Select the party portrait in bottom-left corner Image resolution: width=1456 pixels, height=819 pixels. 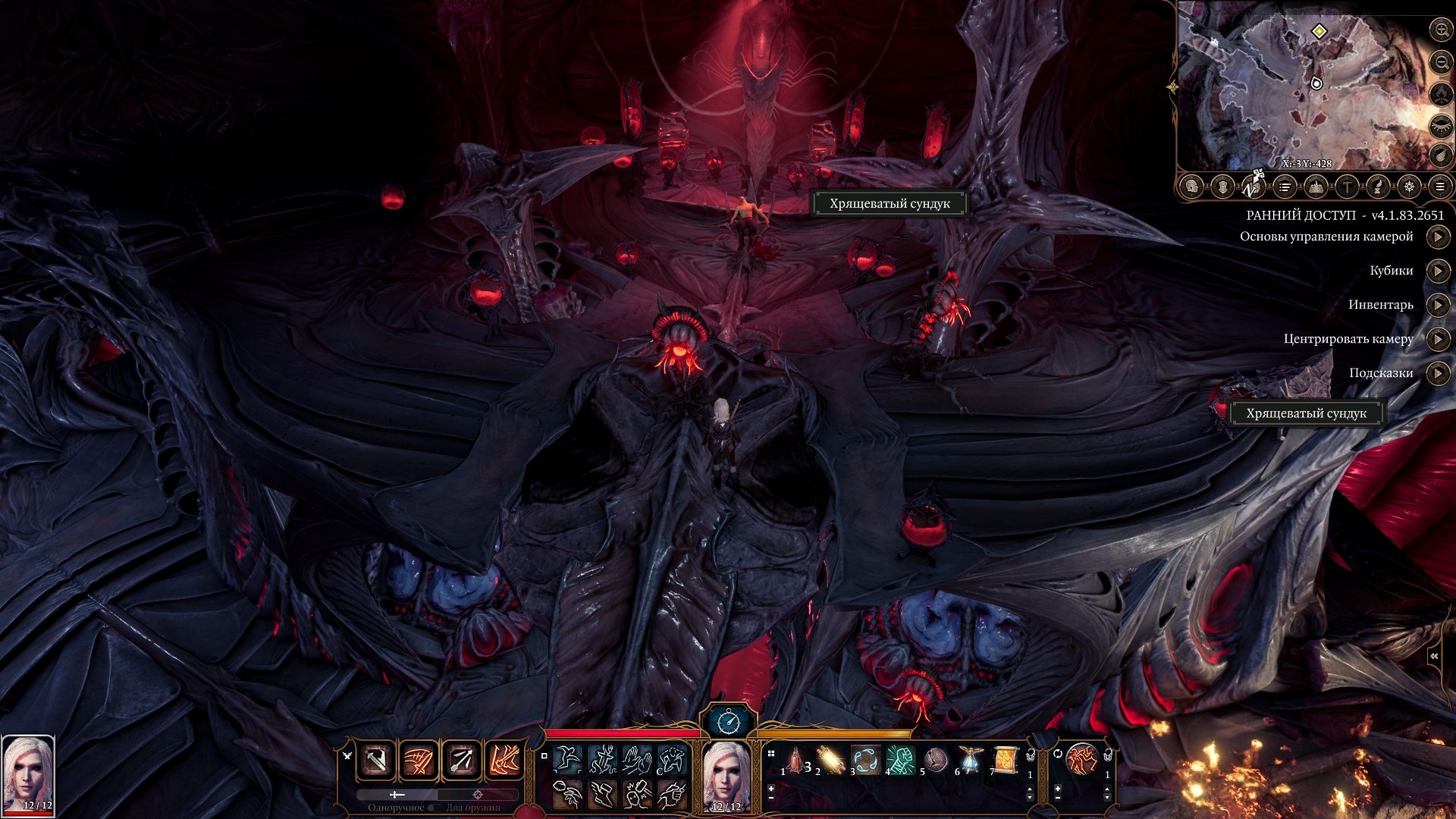point(28,775)
